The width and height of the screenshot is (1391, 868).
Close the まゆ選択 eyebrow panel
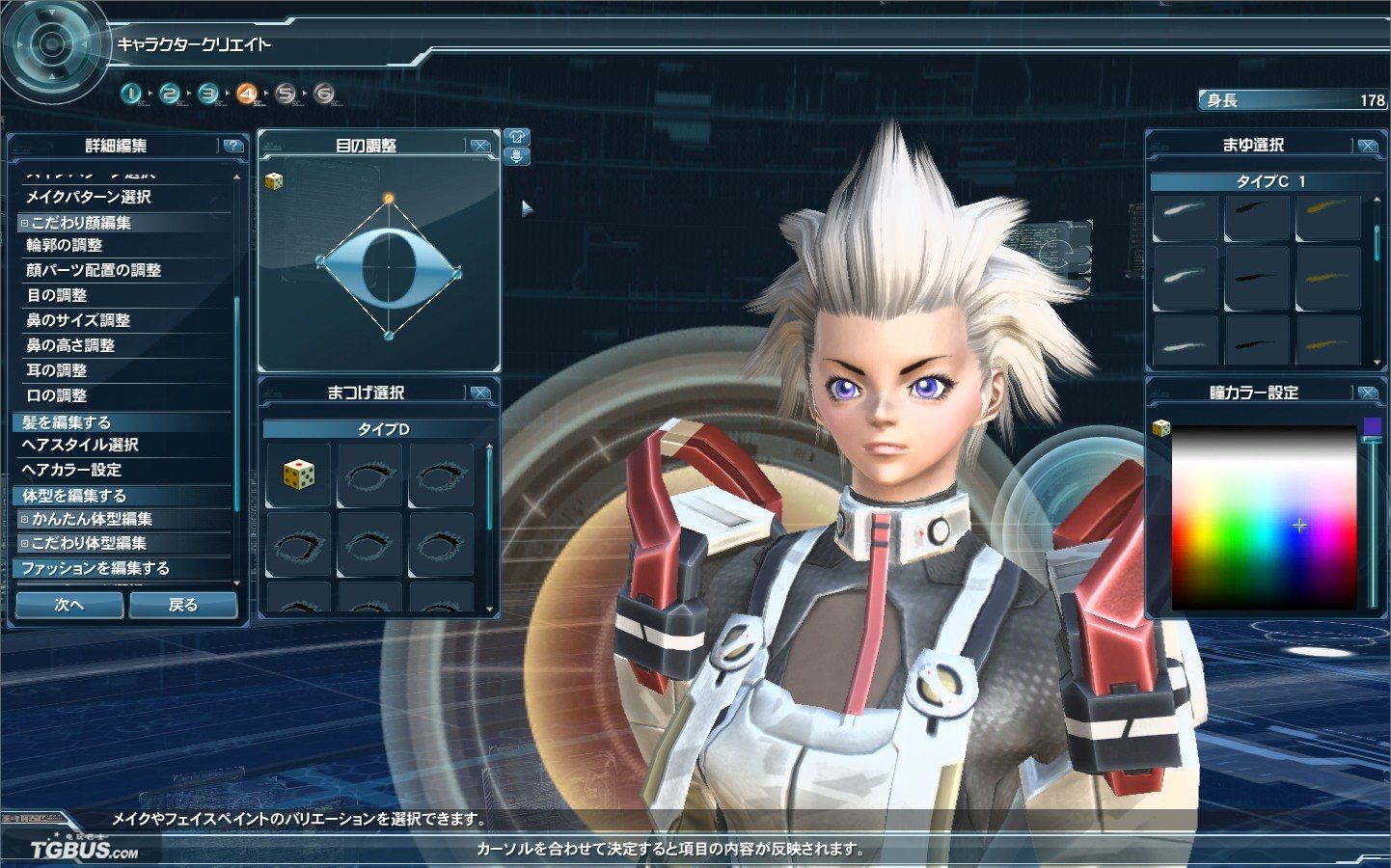[1368, 144]
